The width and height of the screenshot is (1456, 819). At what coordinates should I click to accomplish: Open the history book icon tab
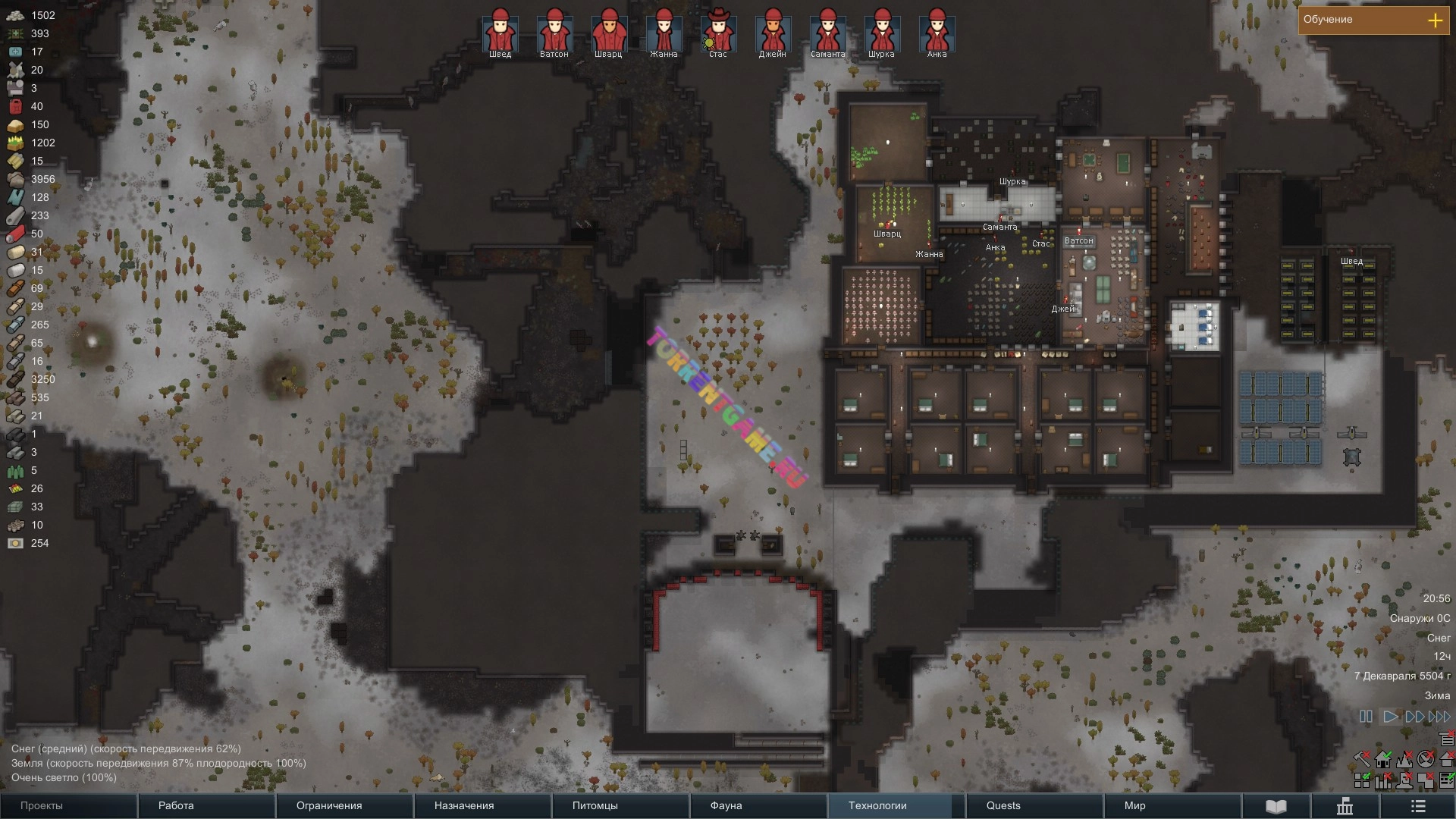point(1276,805)
